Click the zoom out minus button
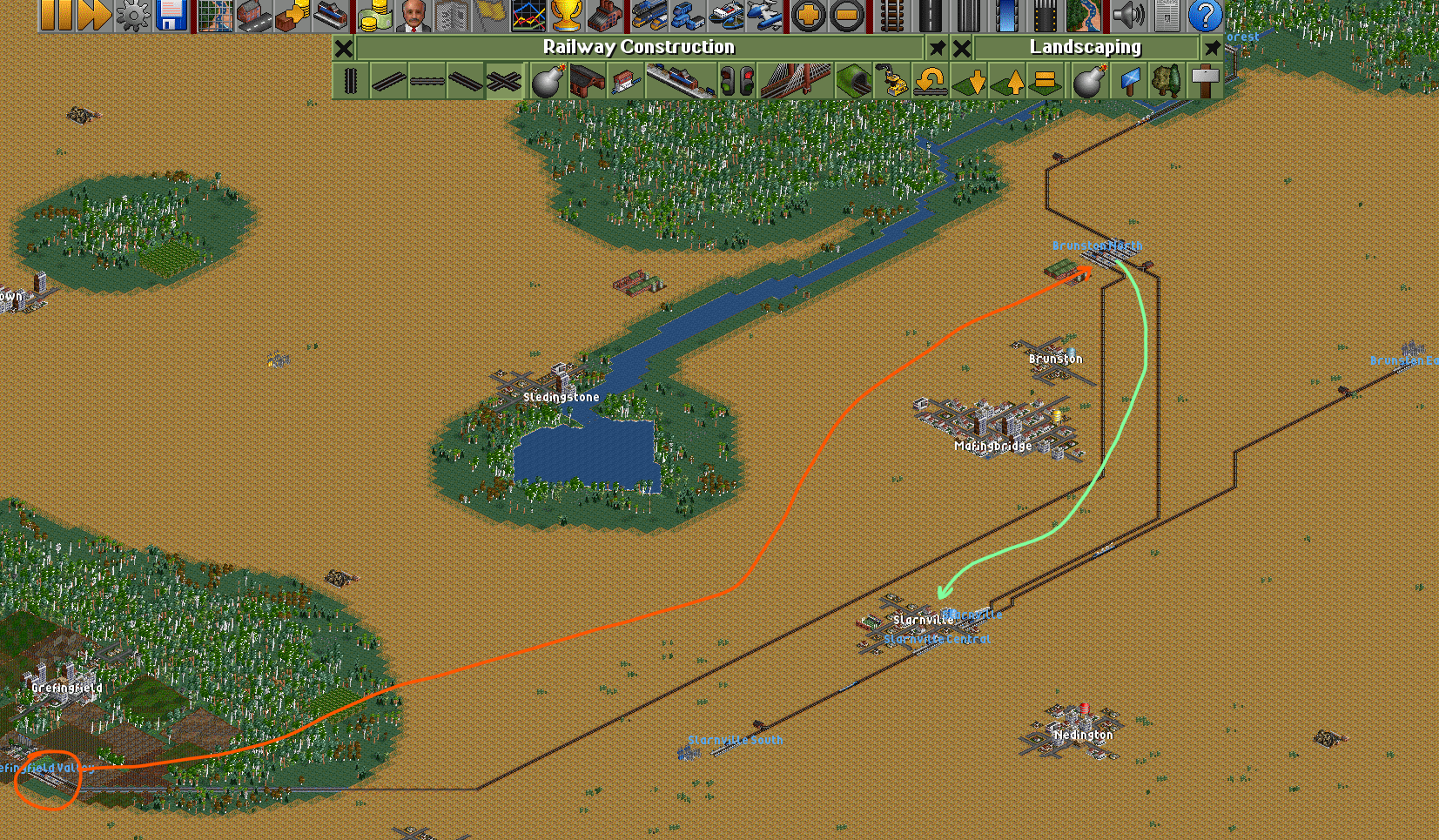 (847, 15)
